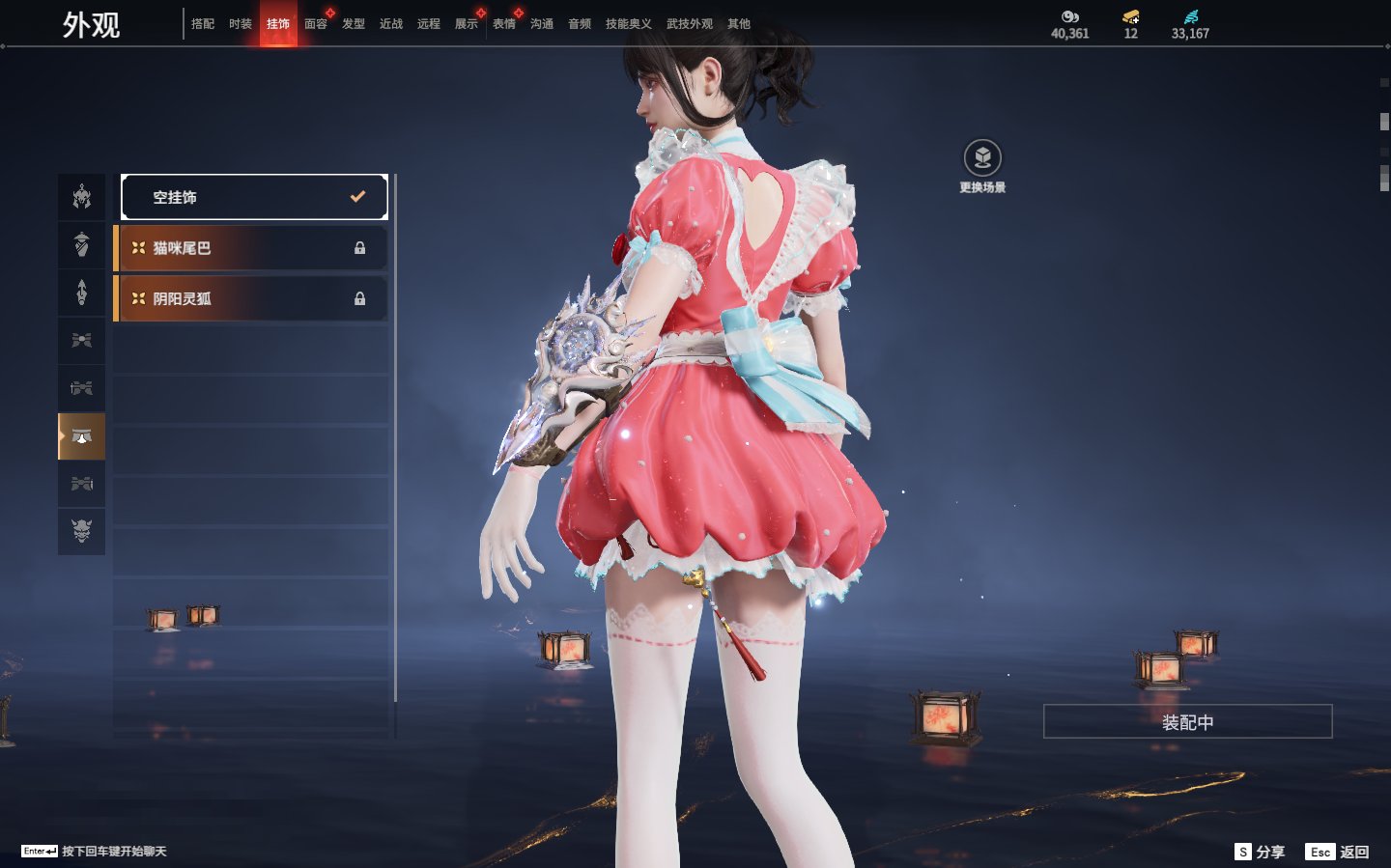Switch to the 搭配 tab
Image resolution: width=1391 pixels, height=868 pixels.
point(203,24)
